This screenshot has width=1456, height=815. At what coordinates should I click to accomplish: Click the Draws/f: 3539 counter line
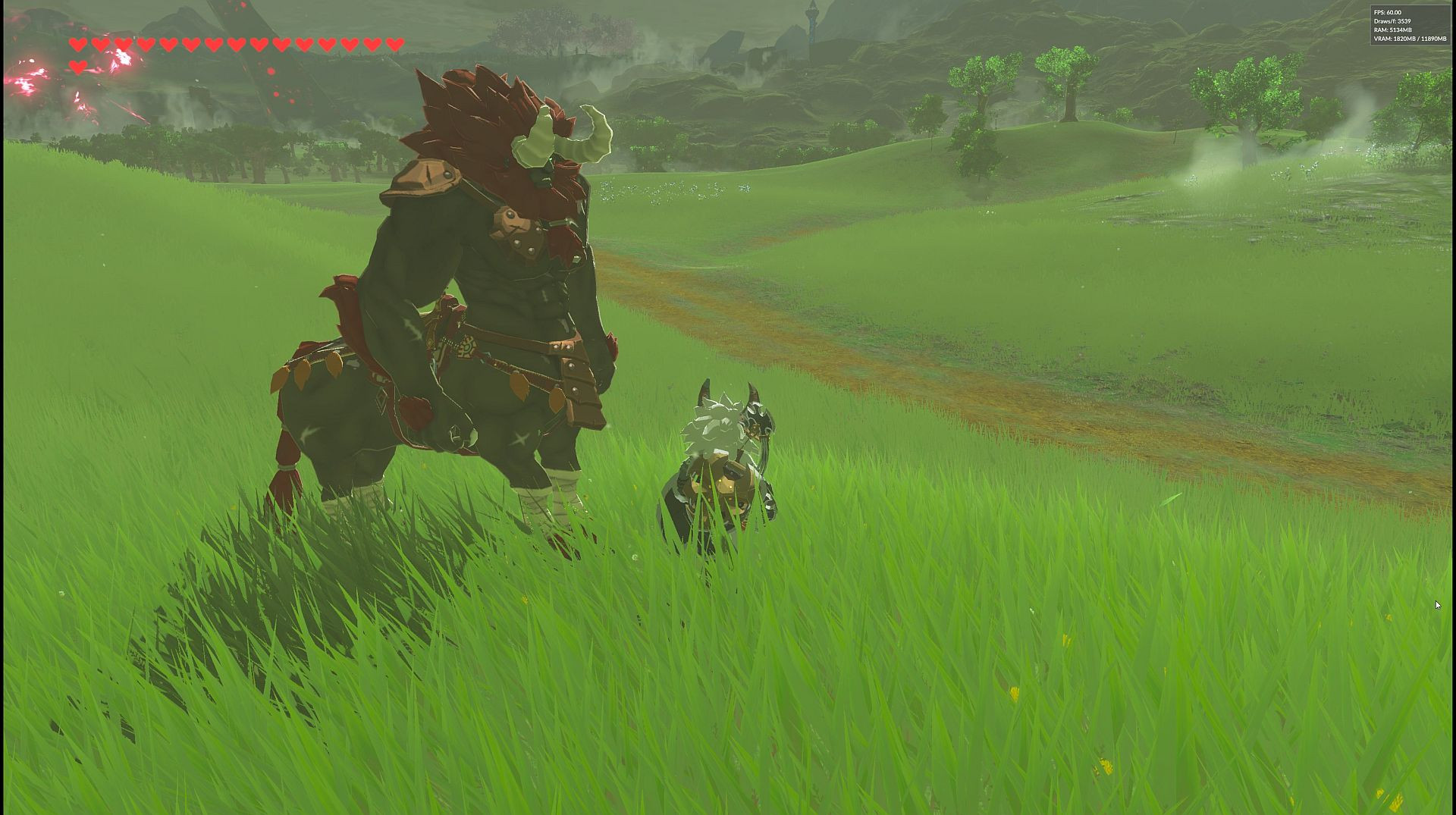(x=1394, y=22)
